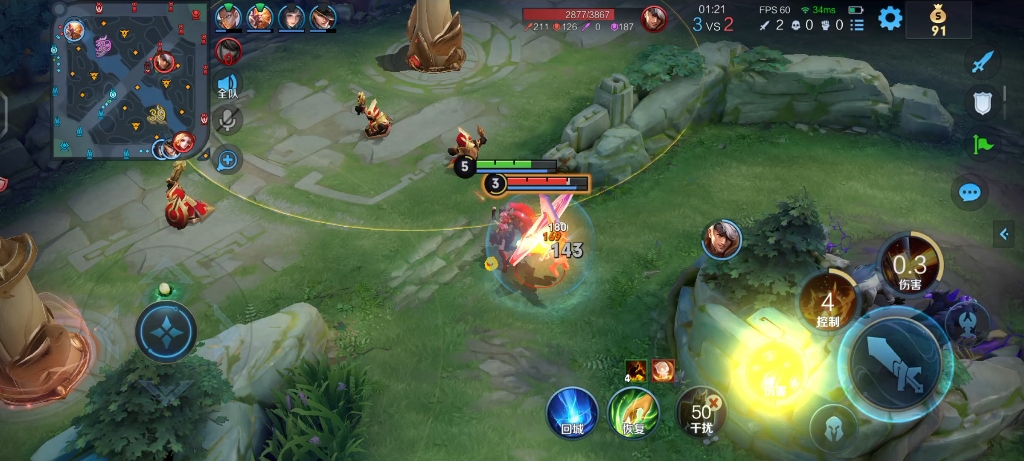
Task: Open the scoreboard list icon
Action: tap(857, 25)
